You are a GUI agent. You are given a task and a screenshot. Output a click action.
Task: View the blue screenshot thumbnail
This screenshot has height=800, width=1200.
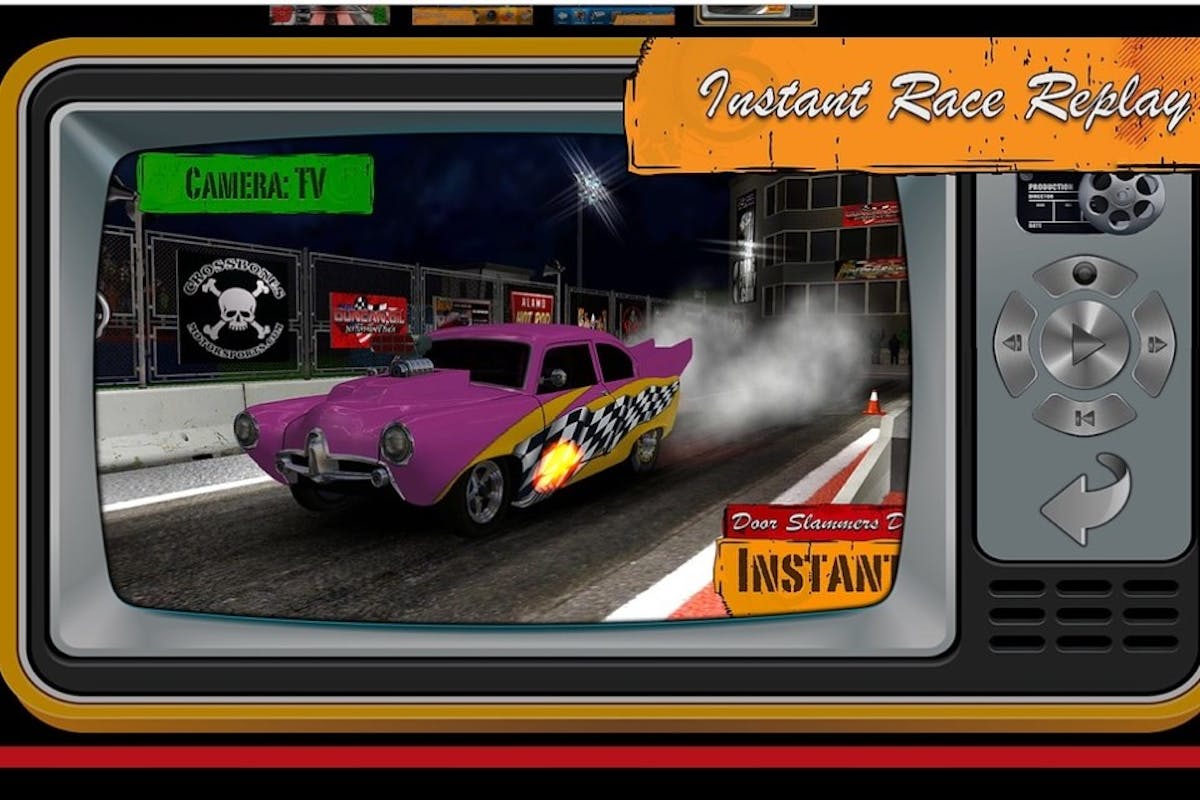[612, 15]
